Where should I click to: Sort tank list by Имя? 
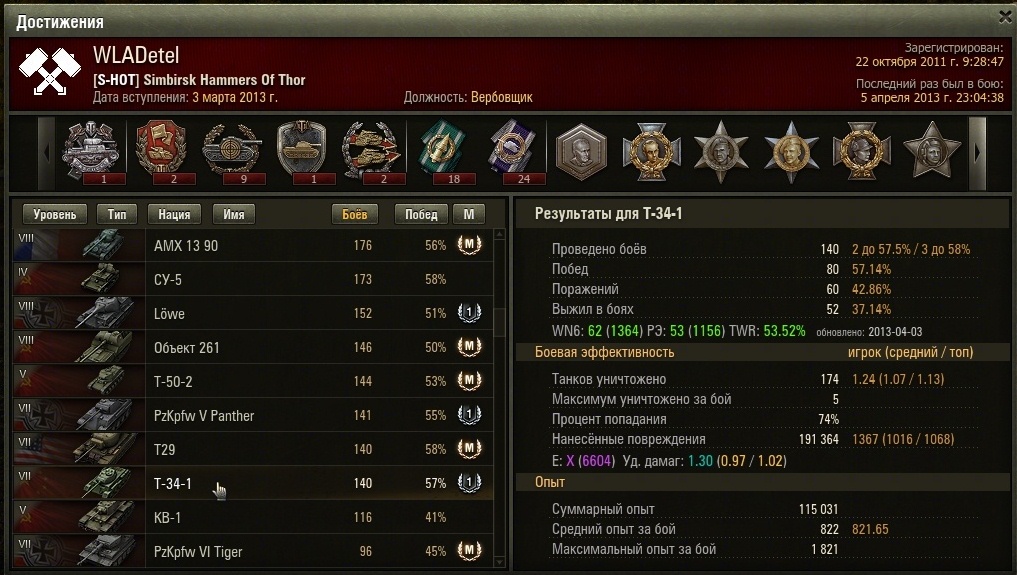point(234,215)
